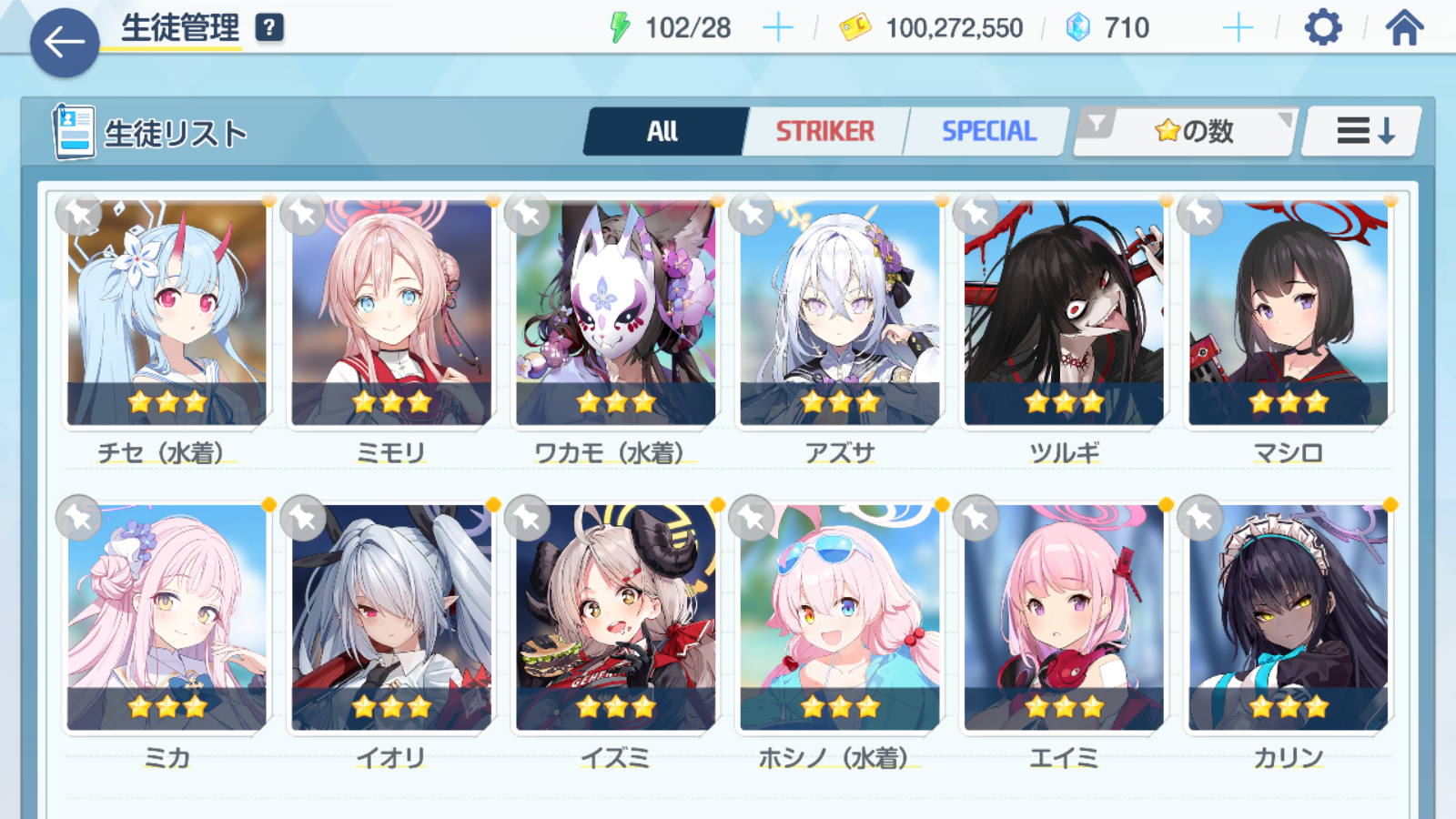
Task: Return to the home screen
Action: tap(1404, 28)
